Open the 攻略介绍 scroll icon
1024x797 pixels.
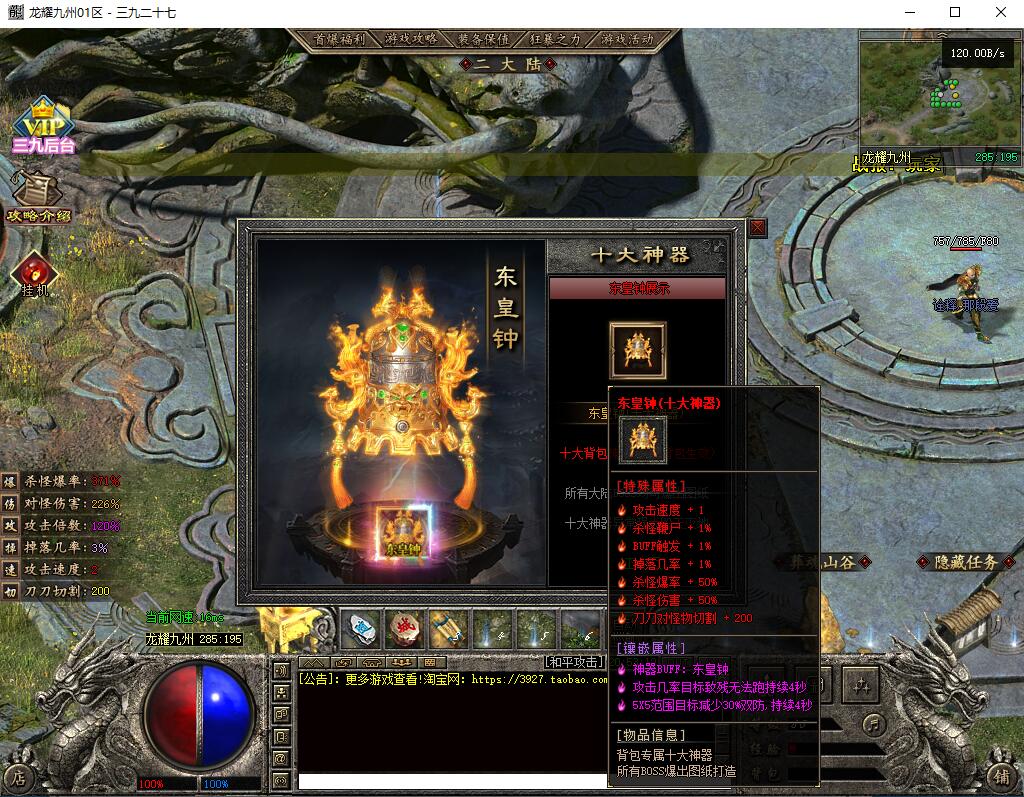(x=38, y=195)
